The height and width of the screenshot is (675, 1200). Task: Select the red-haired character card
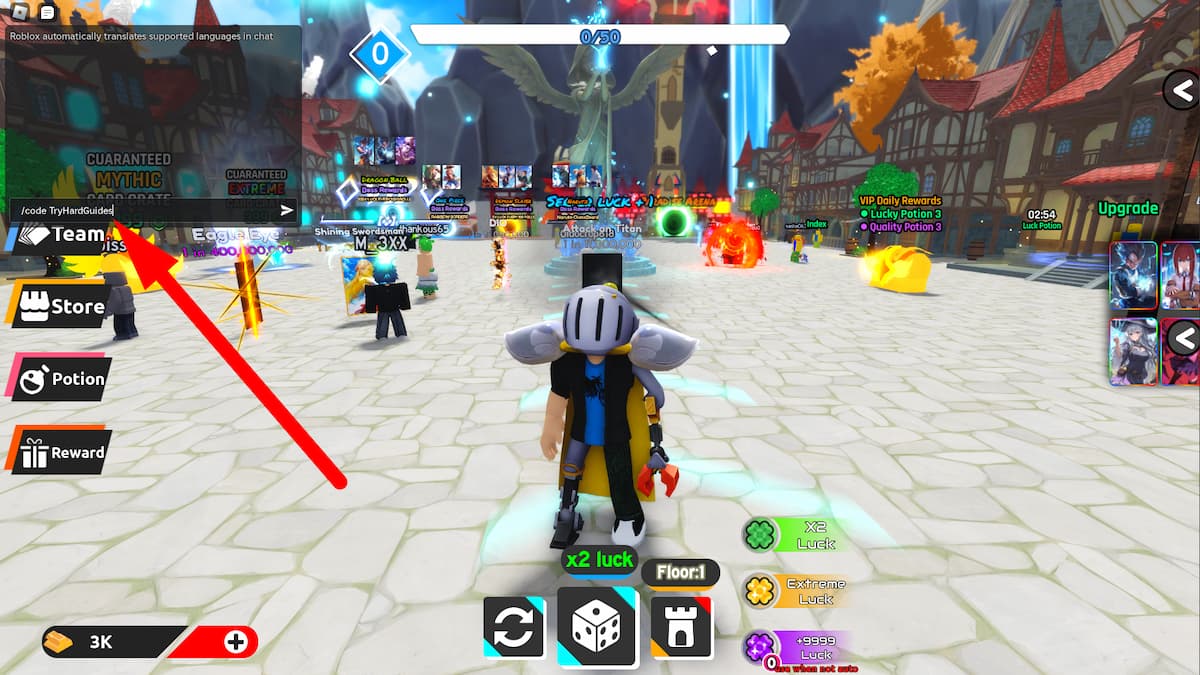click(1181, 275)
